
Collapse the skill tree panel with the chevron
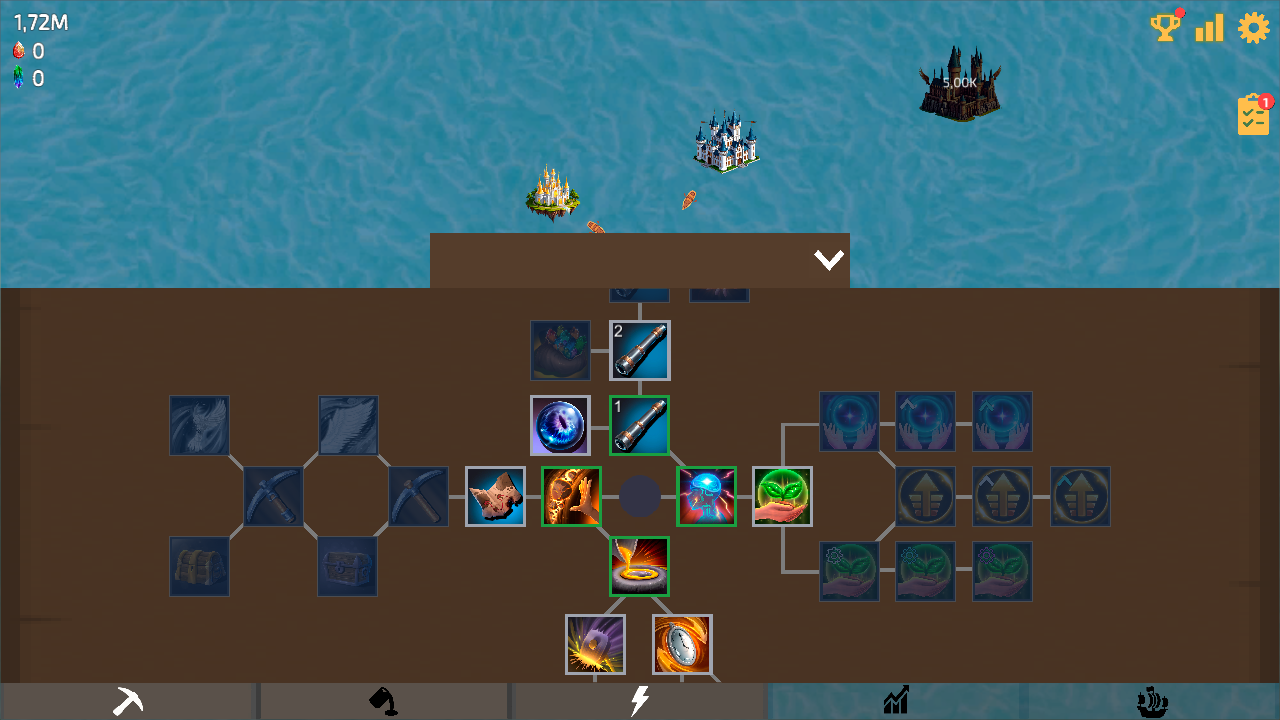[828, 258]
